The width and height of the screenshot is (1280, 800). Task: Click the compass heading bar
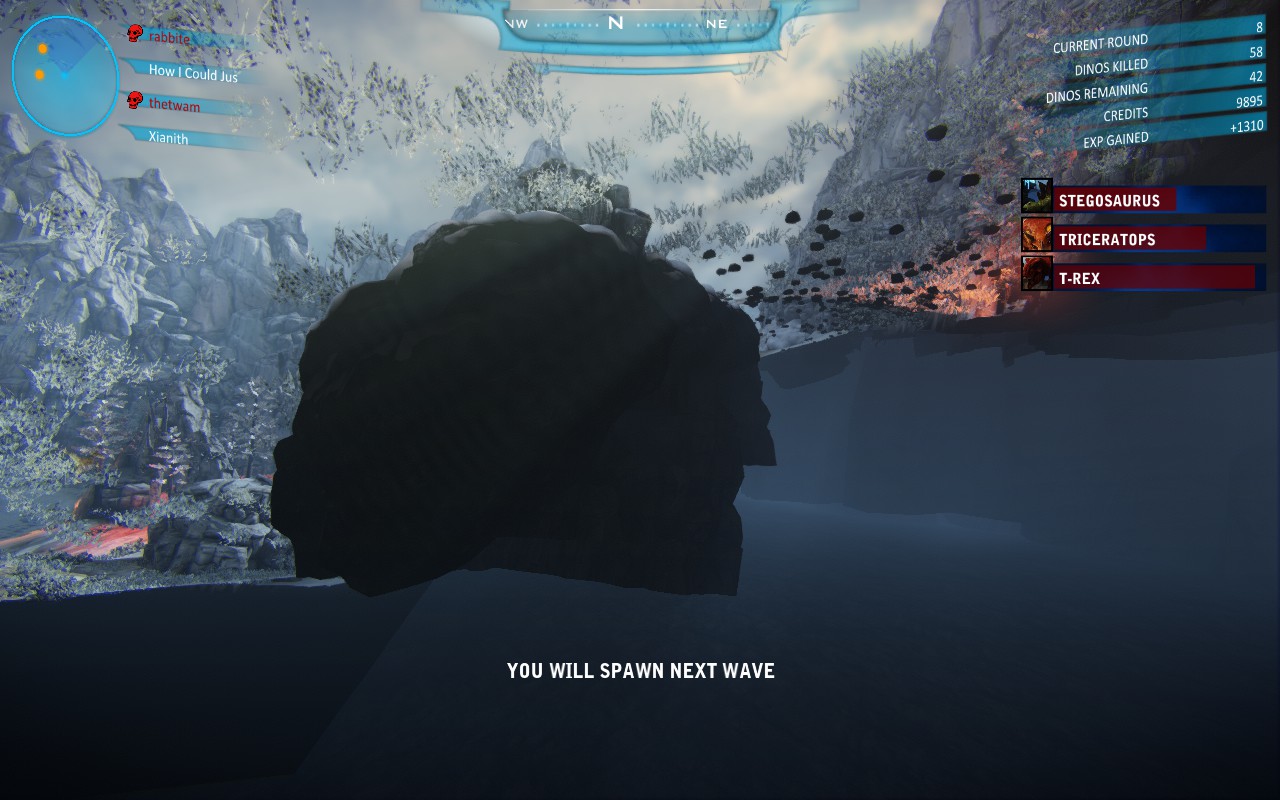[616, 24]
